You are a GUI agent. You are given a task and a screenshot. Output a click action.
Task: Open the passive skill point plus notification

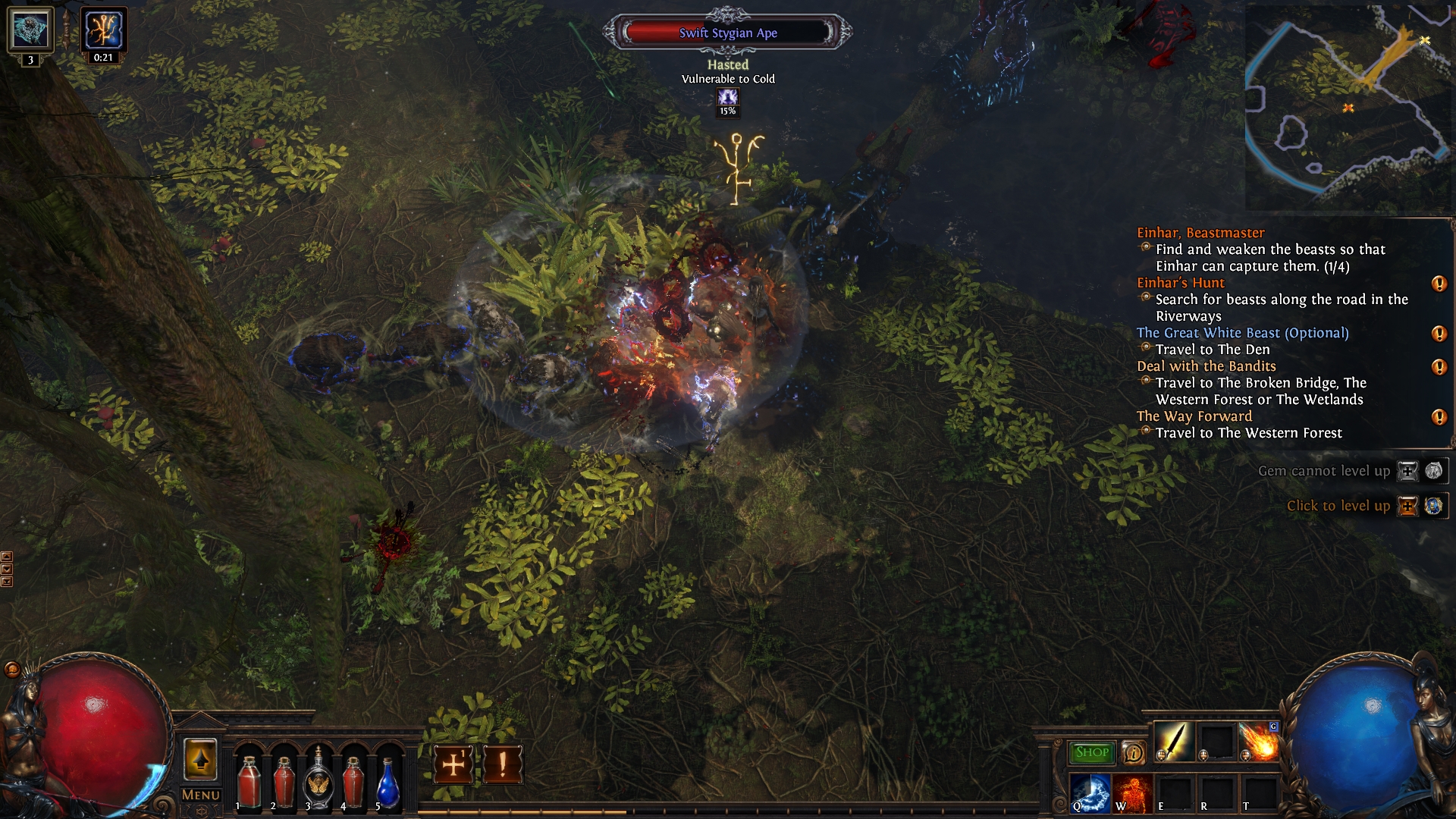pos(453,764)
